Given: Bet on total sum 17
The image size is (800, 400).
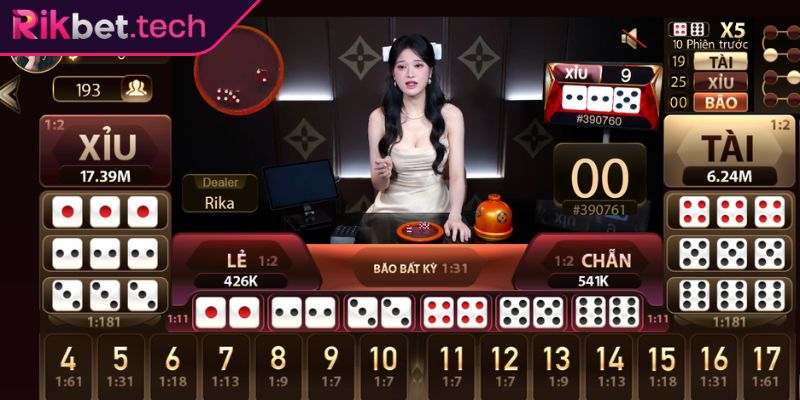Looking at the screenshot, I should tap(767, 366).
